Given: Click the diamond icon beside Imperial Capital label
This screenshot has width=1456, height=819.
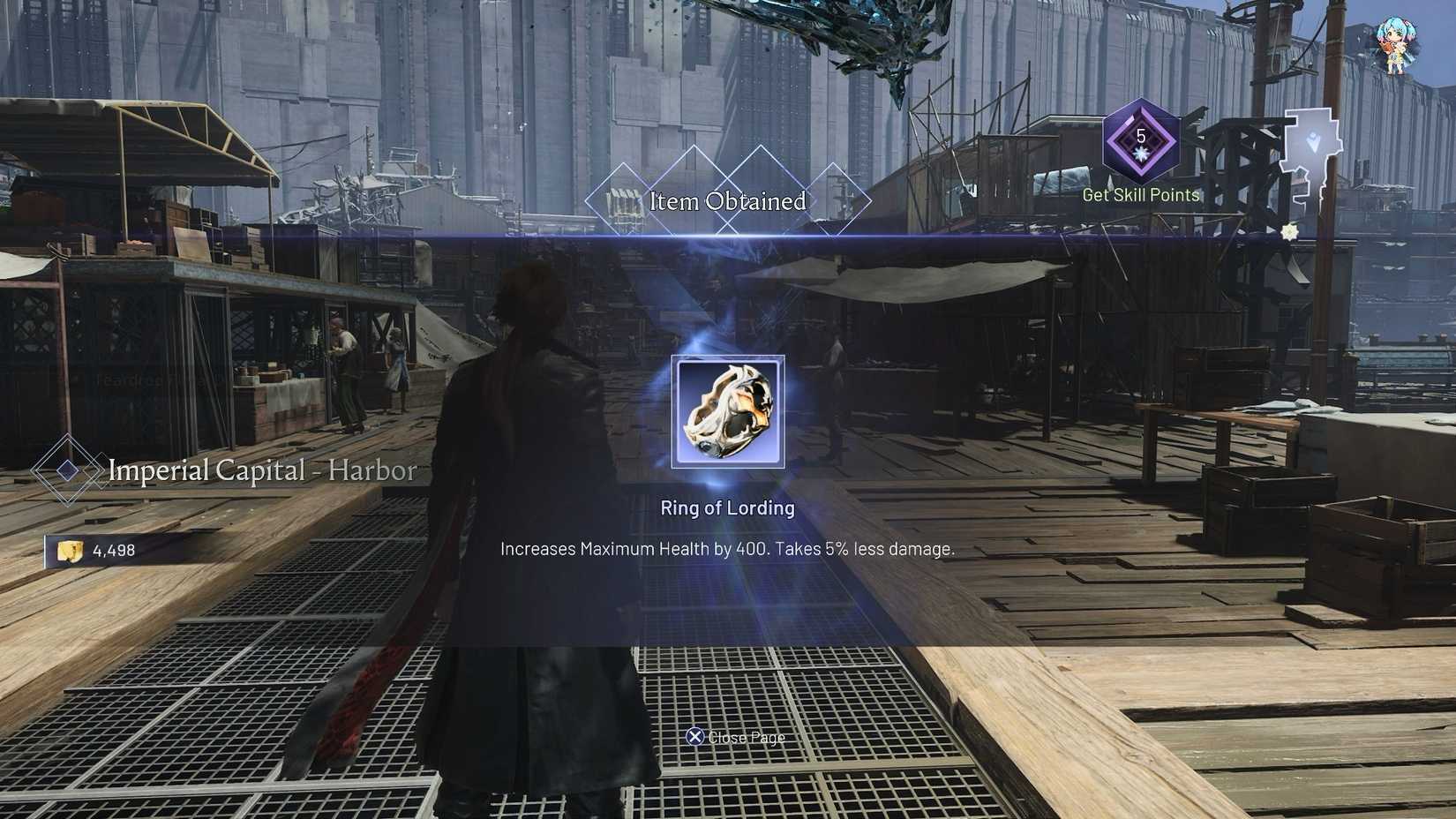Looking at the screenshot, I should point(66,470).
